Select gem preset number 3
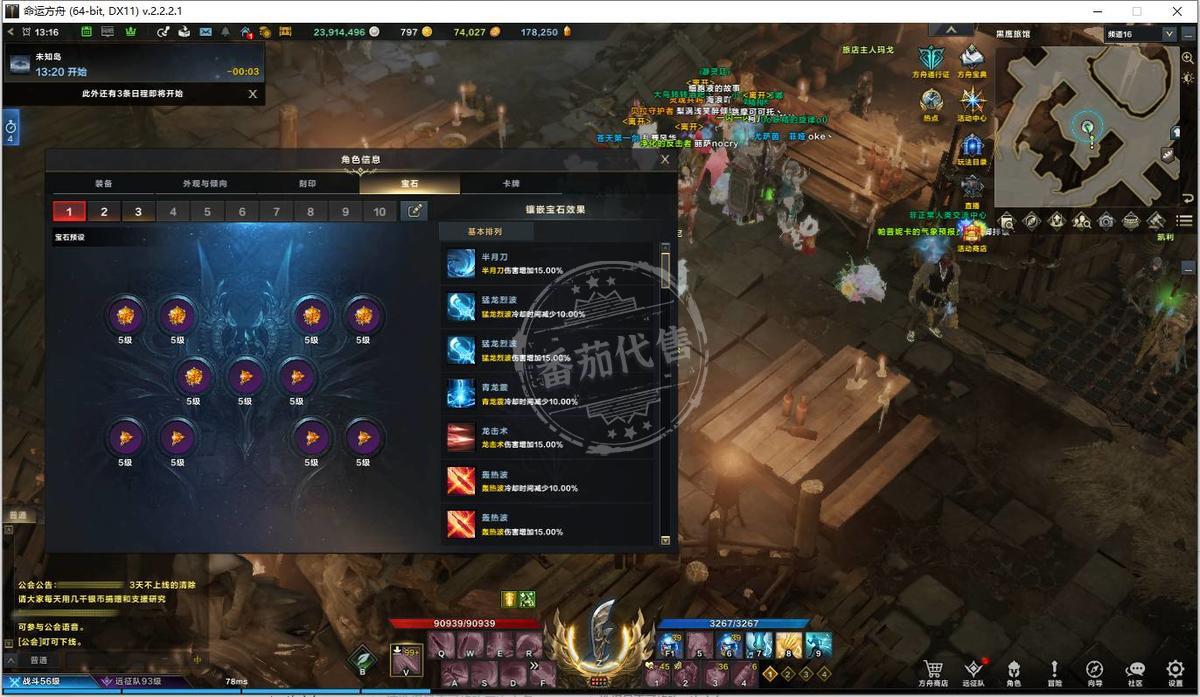This screenshot has width=1200, height=697. pyautogui.click(x=138, y=212)
